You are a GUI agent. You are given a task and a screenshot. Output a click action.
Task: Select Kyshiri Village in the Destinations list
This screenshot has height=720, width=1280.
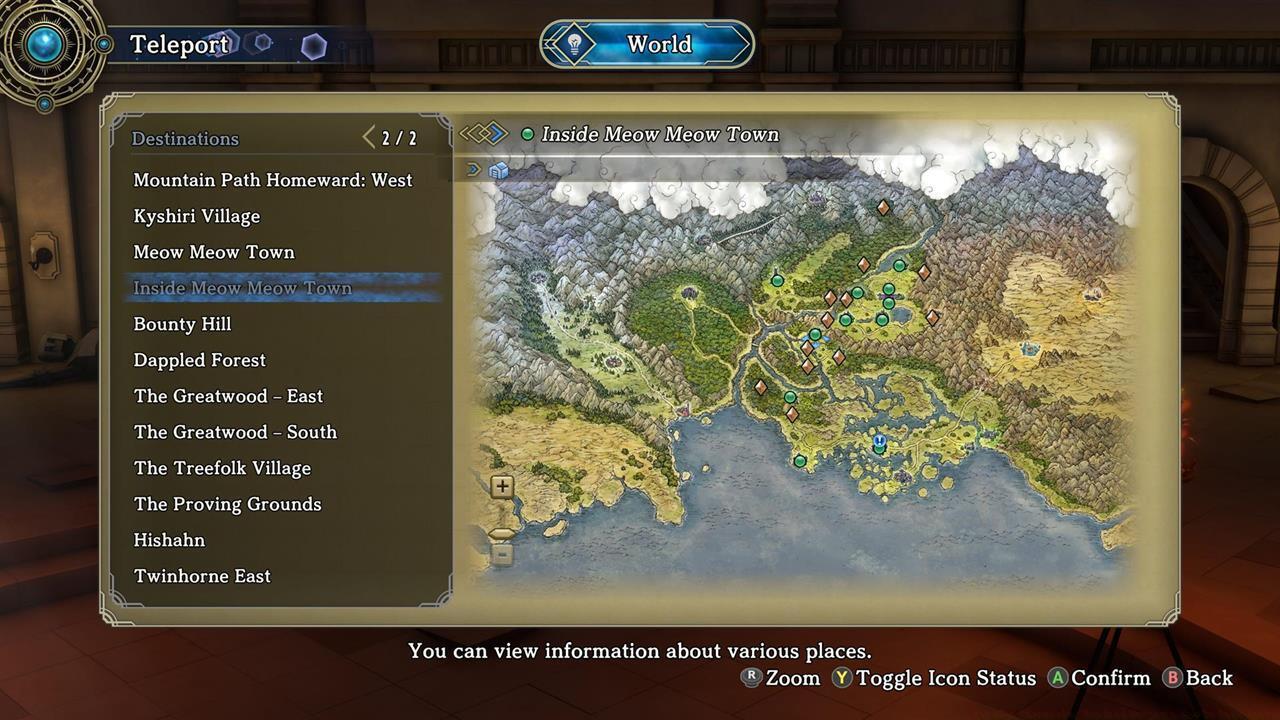[196, 216]
